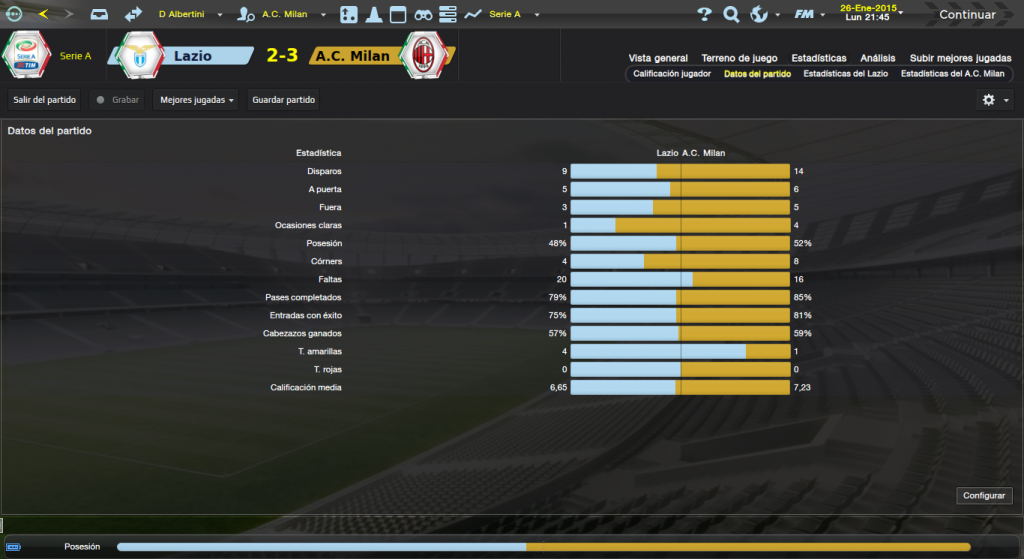Switch to the Terreno de juego tab
1024x559 pixels.
pos(739,58)
